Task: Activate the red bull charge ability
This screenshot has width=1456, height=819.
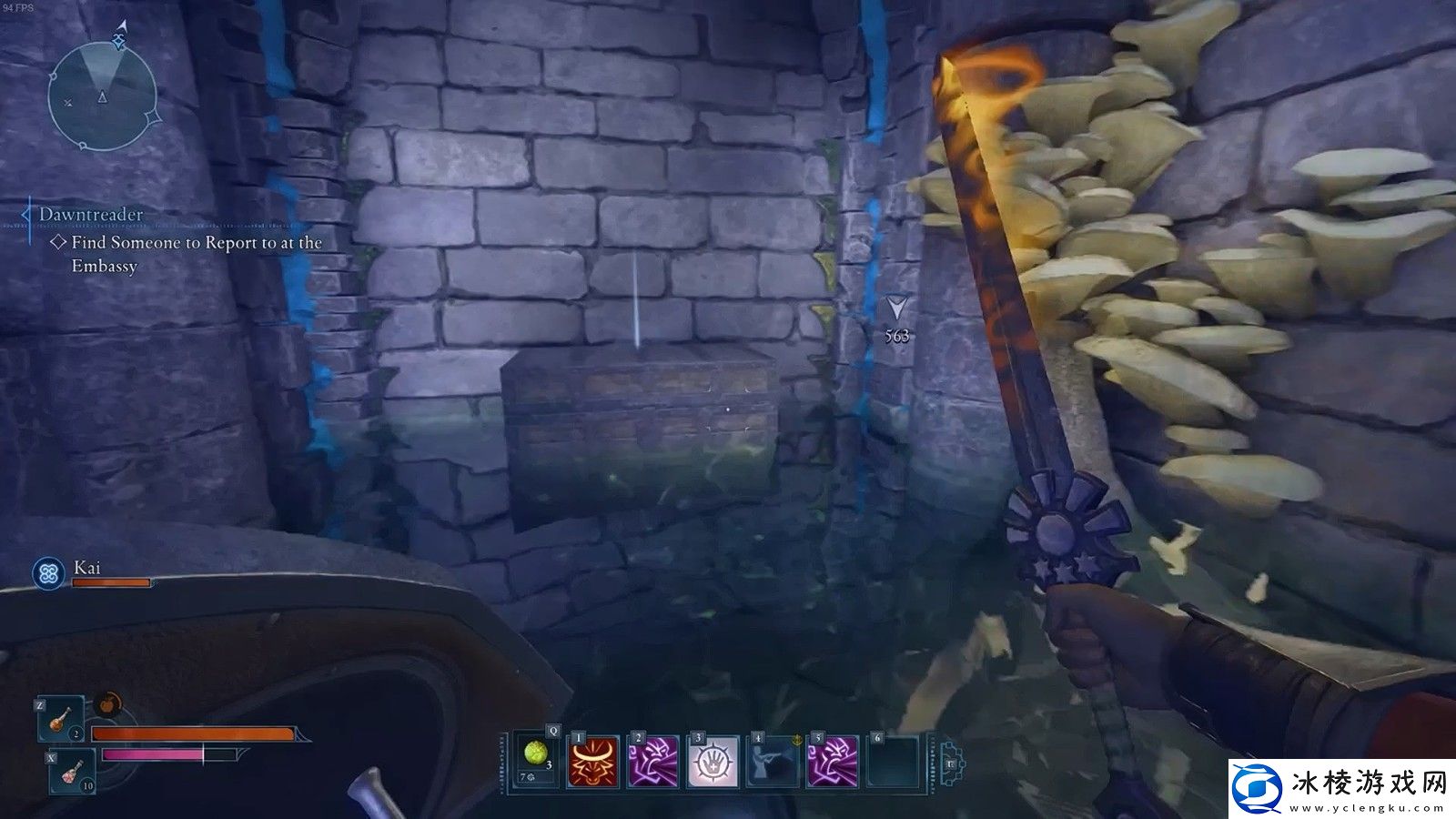Action: point(592,761)
